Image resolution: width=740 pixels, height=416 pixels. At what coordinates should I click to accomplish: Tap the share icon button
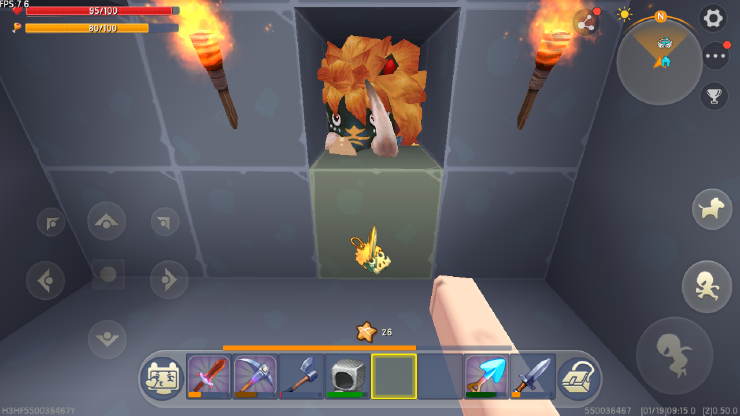point(587,21)
